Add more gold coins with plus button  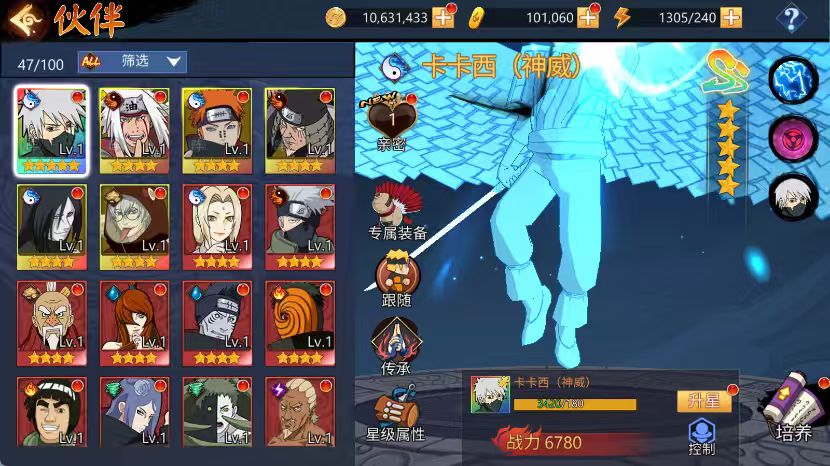[443, 17]
